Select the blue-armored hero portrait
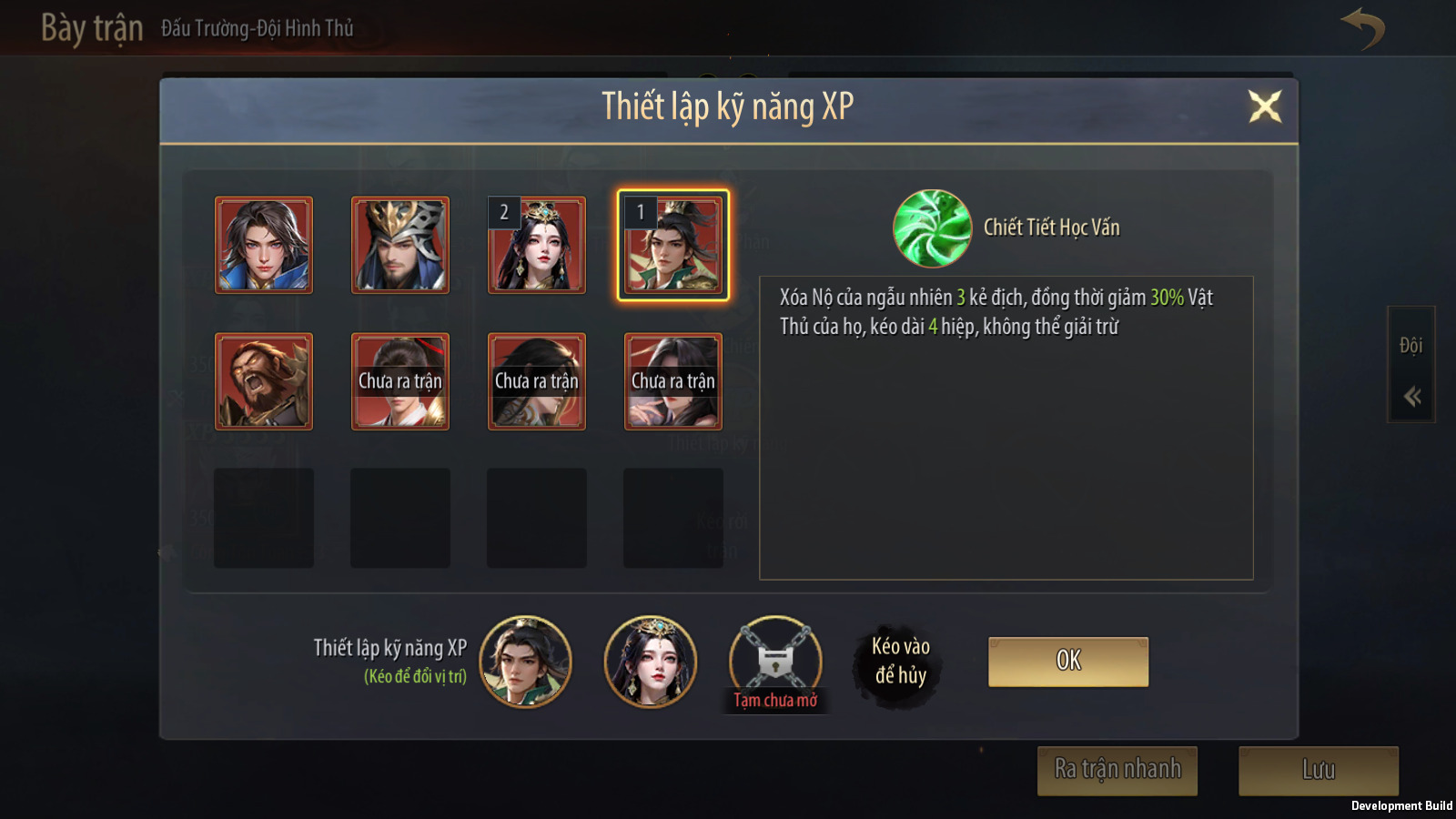Image resolution: width=1456 pixels, height=819 pixels. point(264,245)
